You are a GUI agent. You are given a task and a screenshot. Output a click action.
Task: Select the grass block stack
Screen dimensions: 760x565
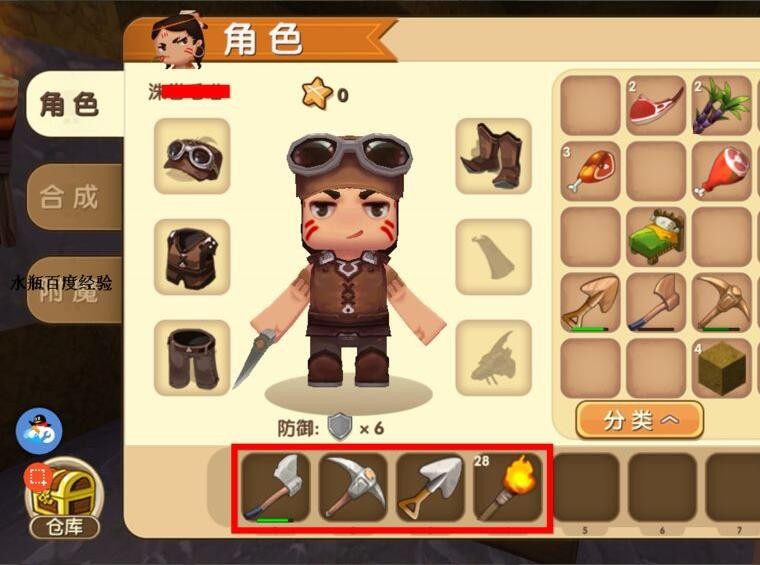721,368
